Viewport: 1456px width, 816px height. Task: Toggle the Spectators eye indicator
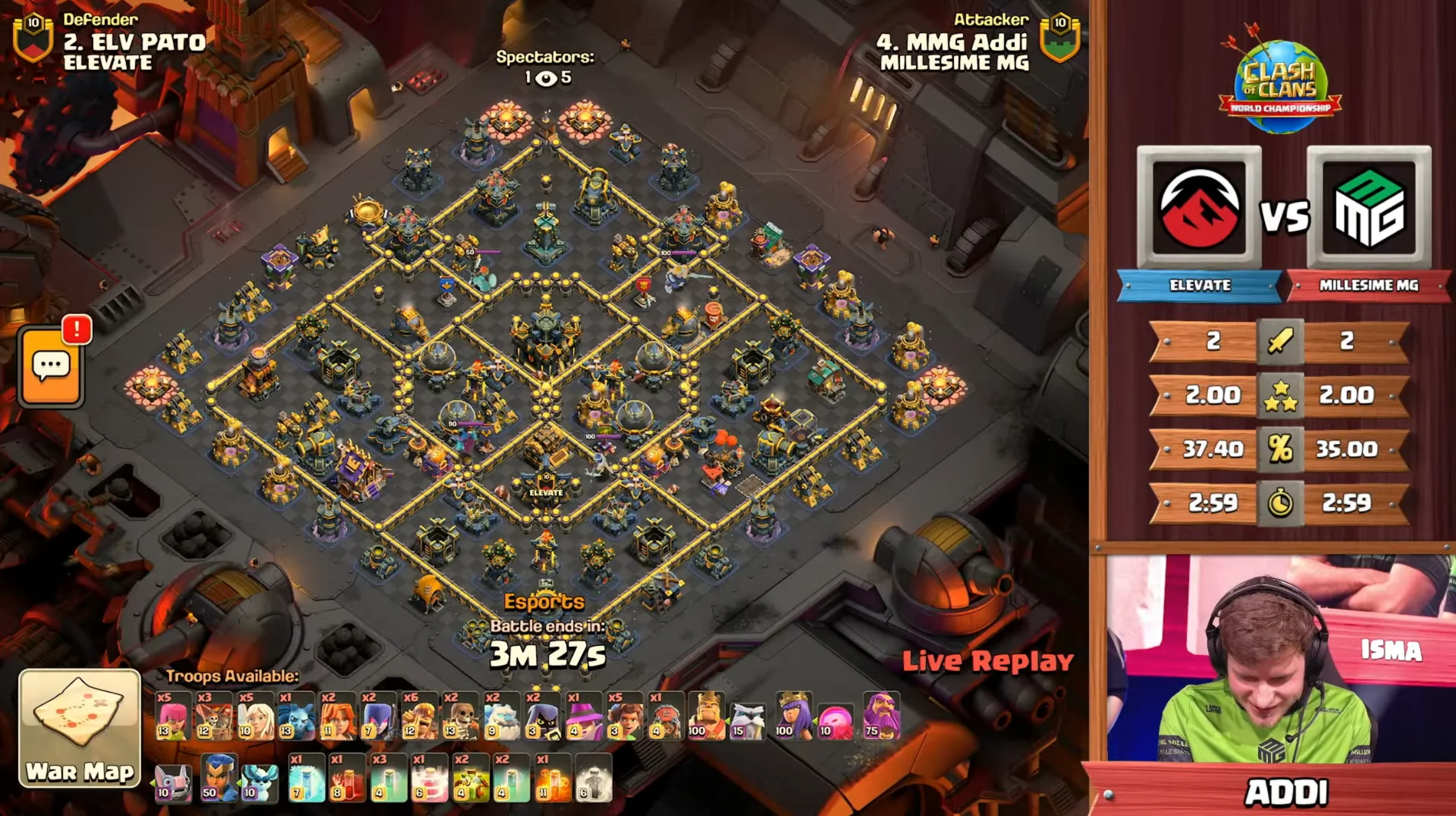546,79
